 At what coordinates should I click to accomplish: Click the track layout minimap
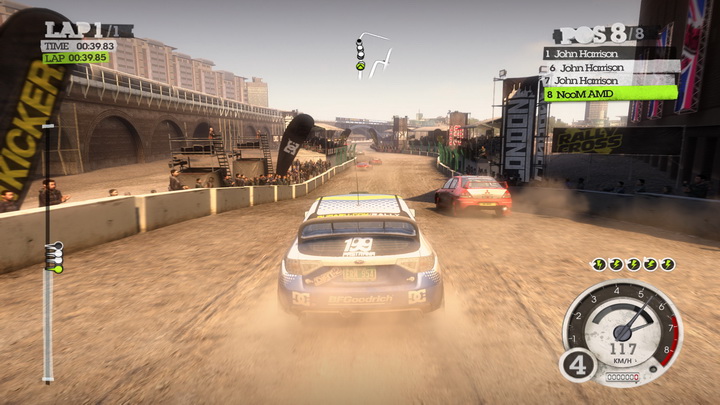372,57
